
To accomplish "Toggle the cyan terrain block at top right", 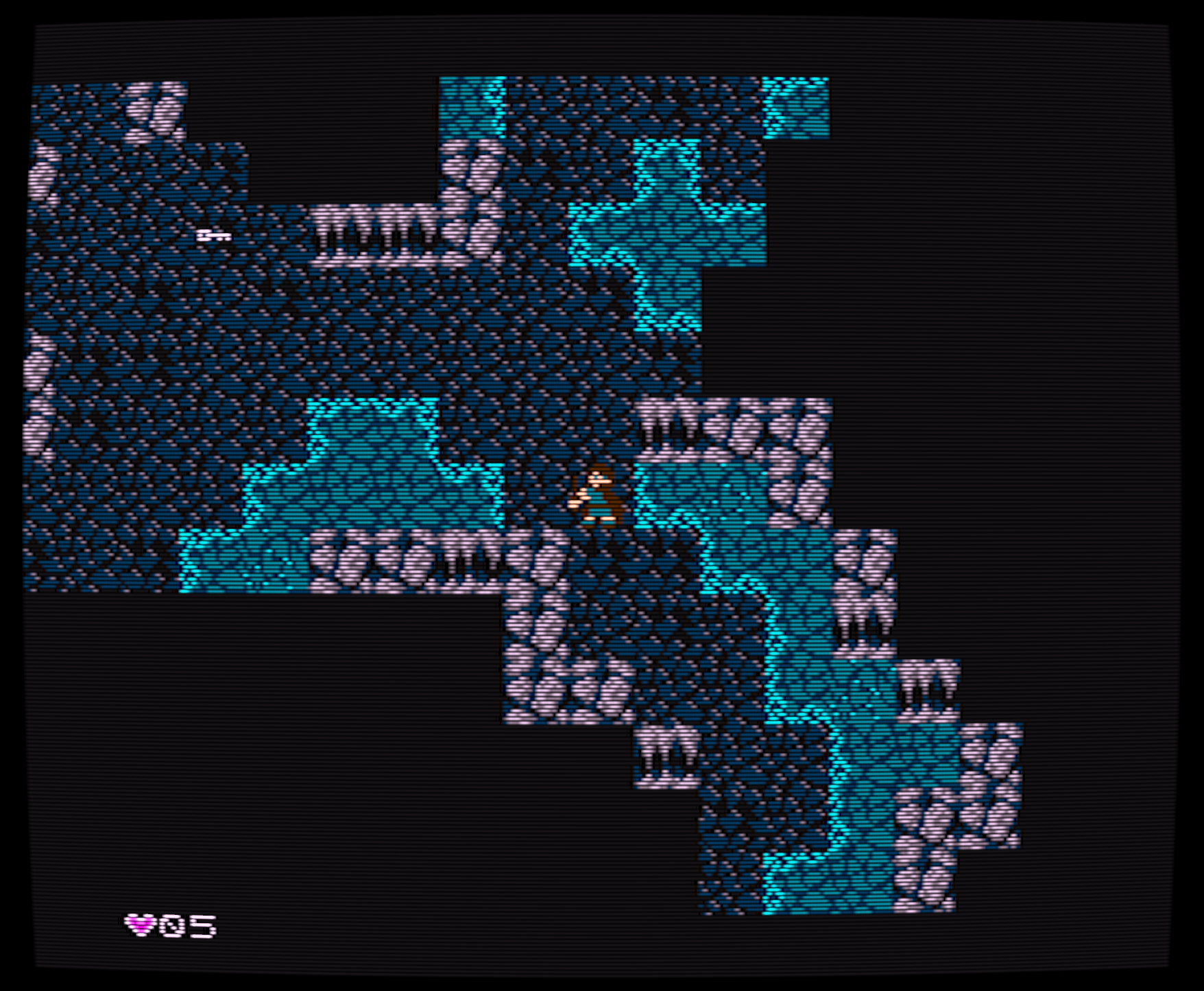I will pos(795,110).
